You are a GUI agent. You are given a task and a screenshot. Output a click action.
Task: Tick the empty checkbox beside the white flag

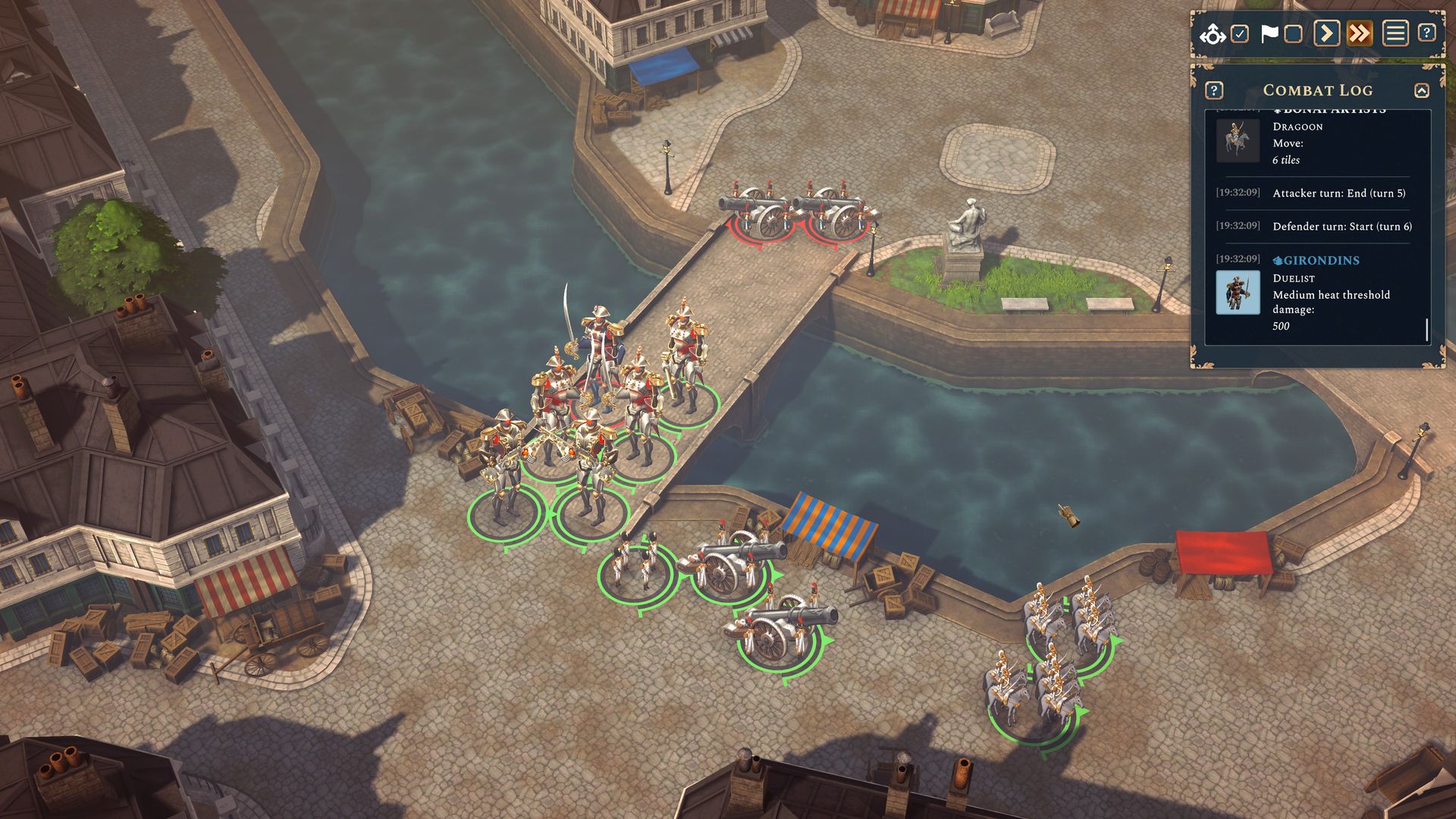pyautogui.click(x=1294, y=34)
